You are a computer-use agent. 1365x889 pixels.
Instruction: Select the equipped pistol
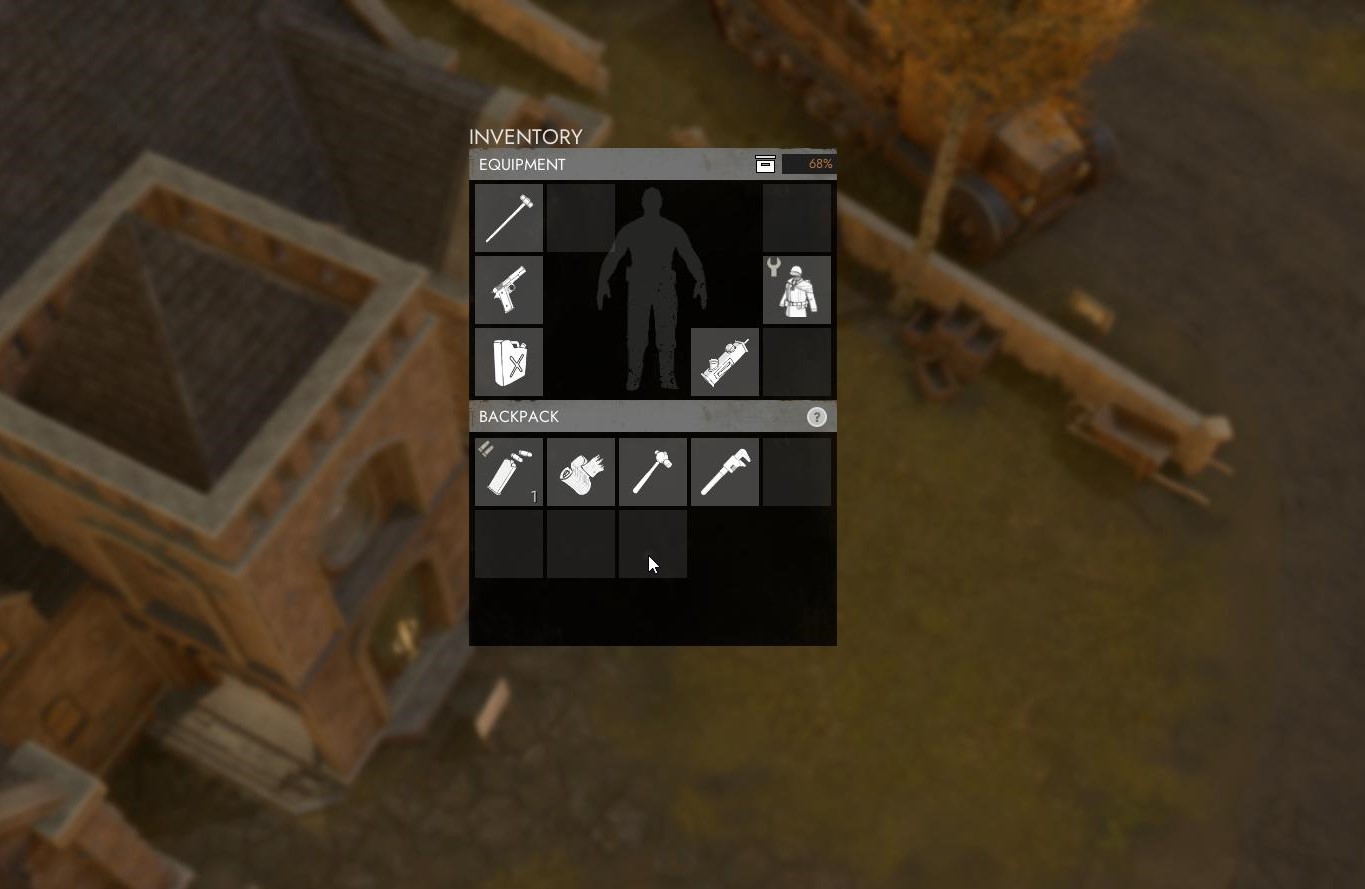[x=508, y=289]
